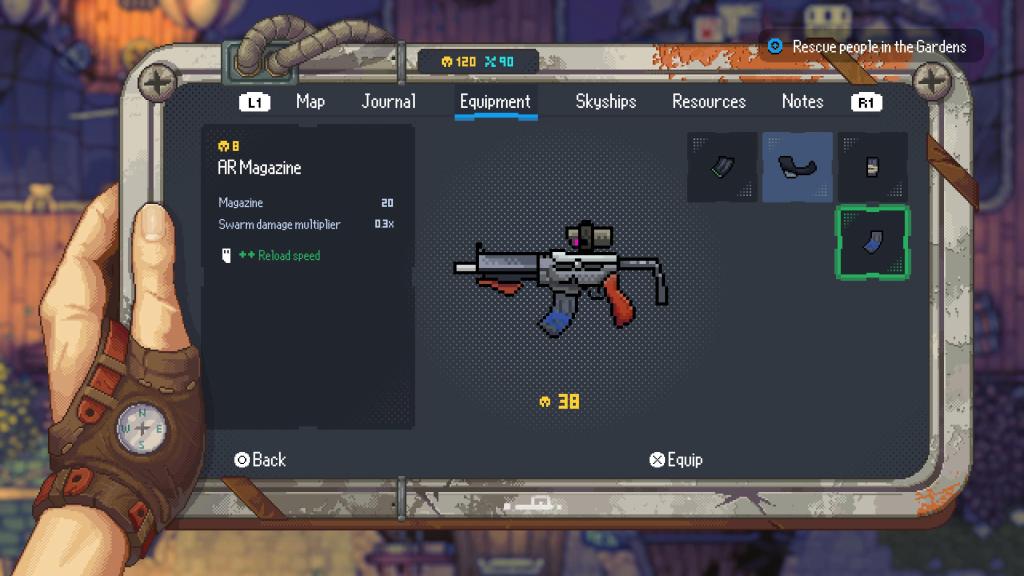Open the Map tab
1024x576 pixels.
point(310,101)
